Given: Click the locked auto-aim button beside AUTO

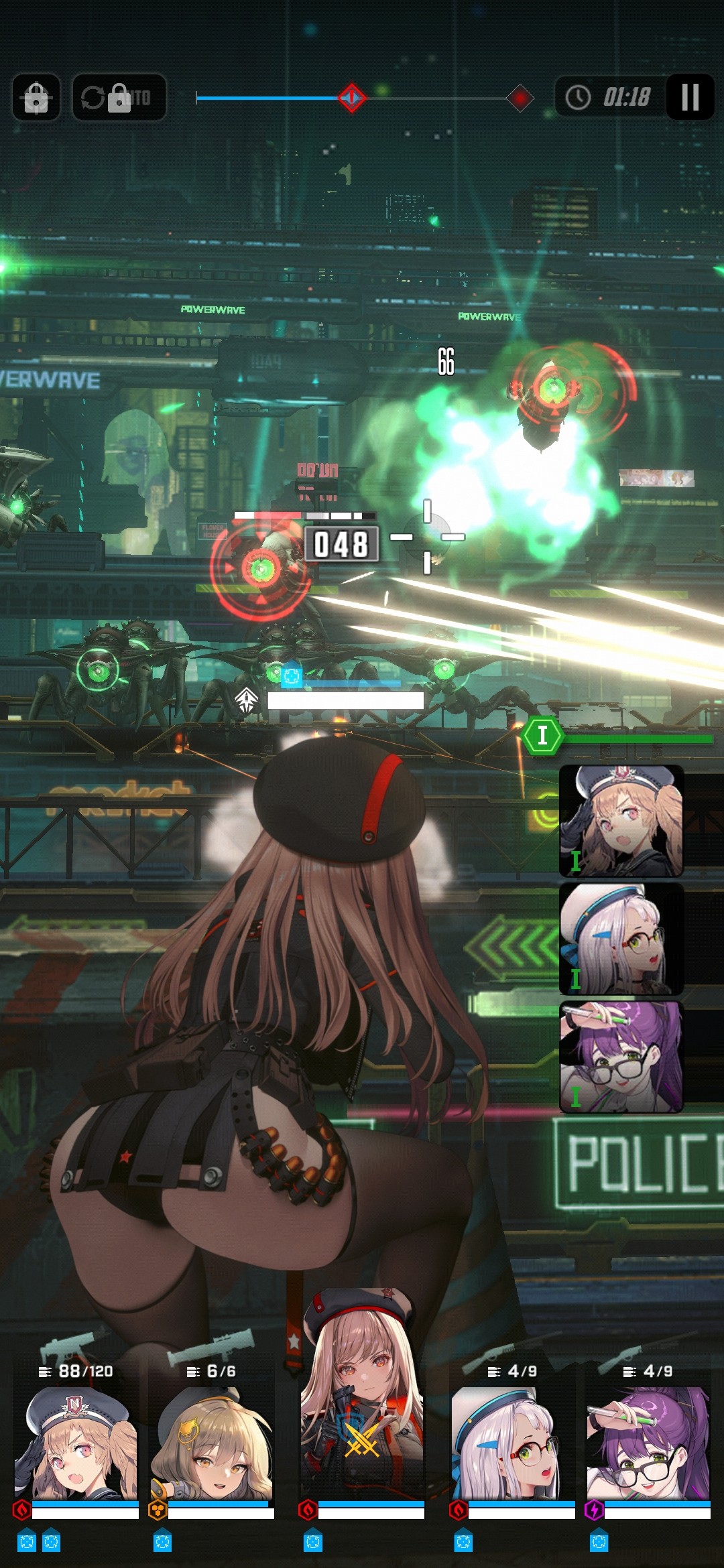Looking at the screenshot, I should coord(36,98).
